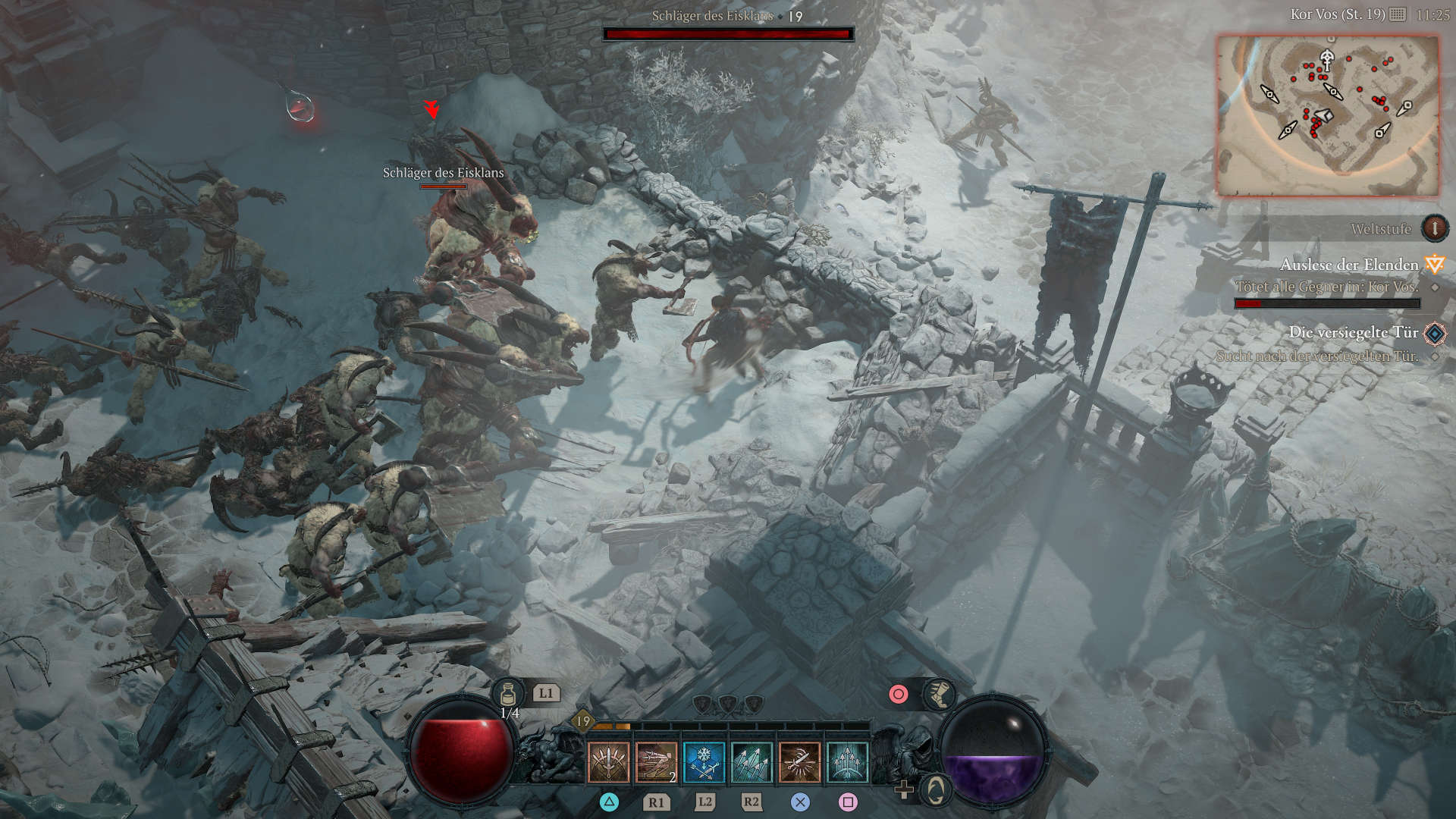The width and height of the screenshot is (1456, 819).
Task: Activate the fanned blades skill slot
Action: point(608,762)
